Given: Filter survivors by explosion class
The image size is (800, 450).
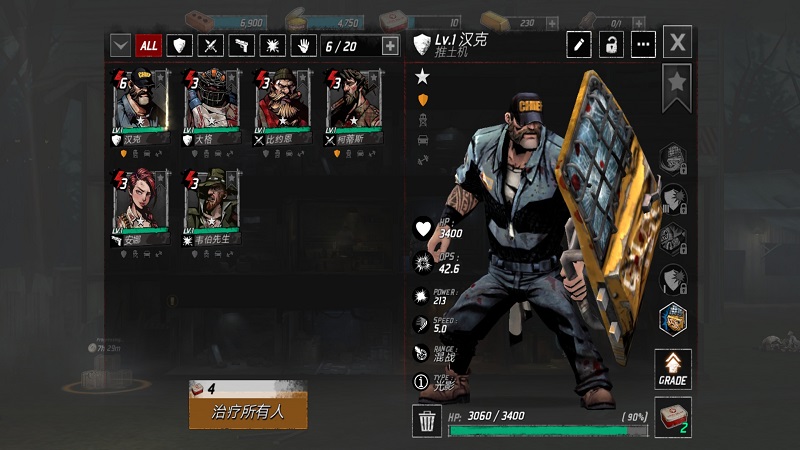Looking at the screenshot, I should (272, 45).
